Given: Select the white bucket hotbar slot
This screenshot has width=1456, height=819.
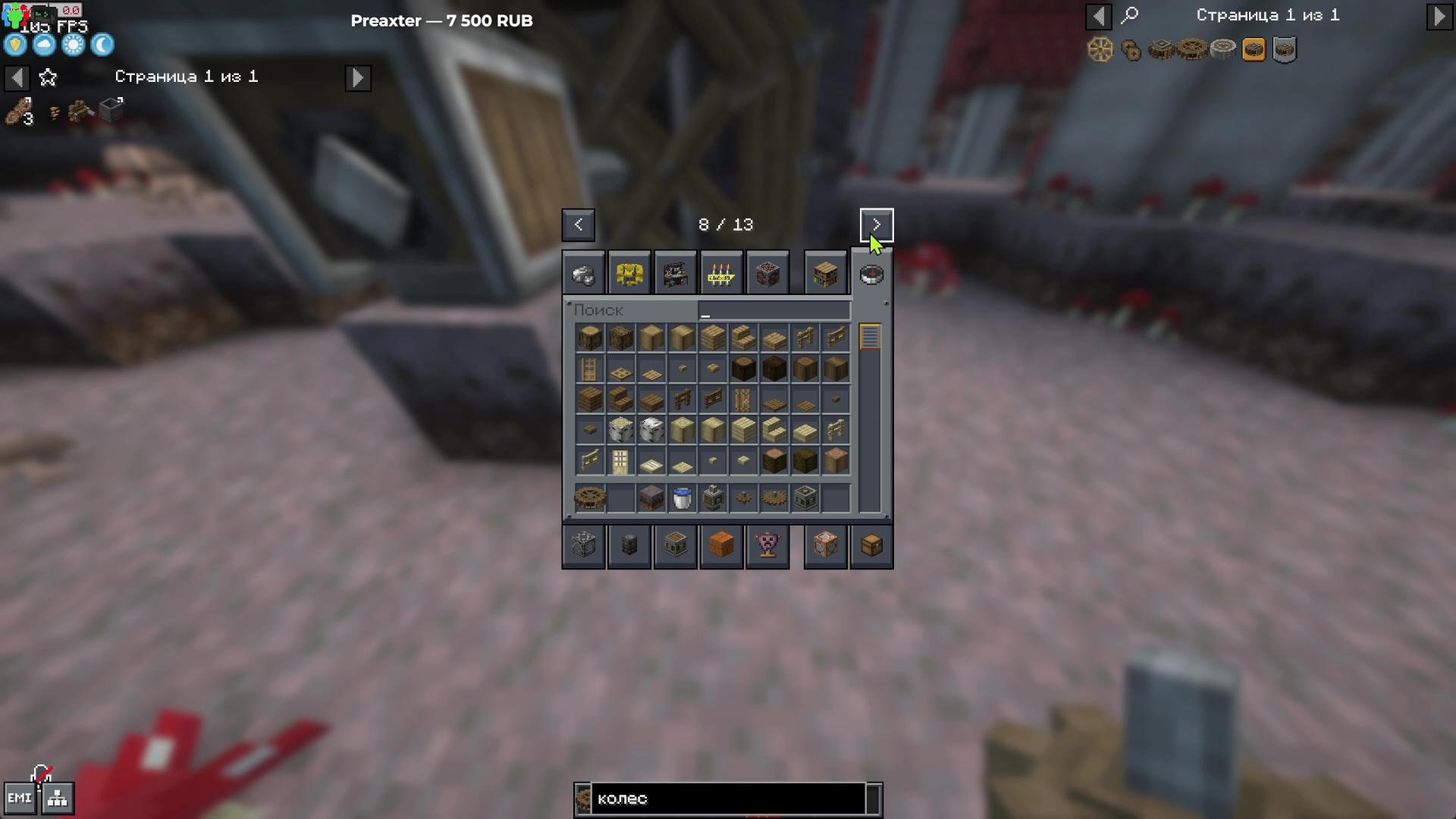Looking at the screenshot, I should click(x=682, y=498).
